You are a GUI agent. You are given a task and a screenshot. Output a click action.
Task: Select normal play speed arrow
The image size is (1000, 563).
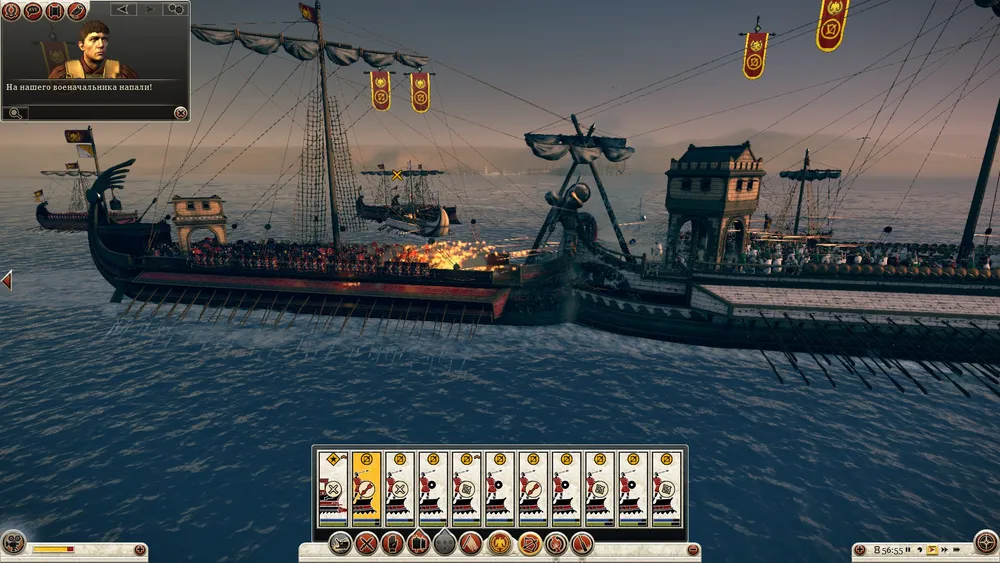point(932,550)
